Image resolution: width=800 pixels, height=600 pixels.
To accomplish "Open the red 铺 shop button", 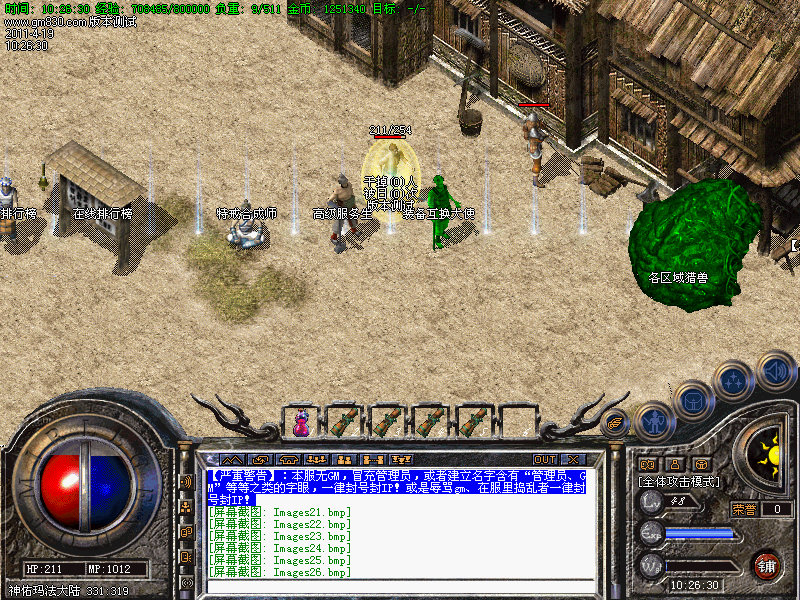I will 766,565.
